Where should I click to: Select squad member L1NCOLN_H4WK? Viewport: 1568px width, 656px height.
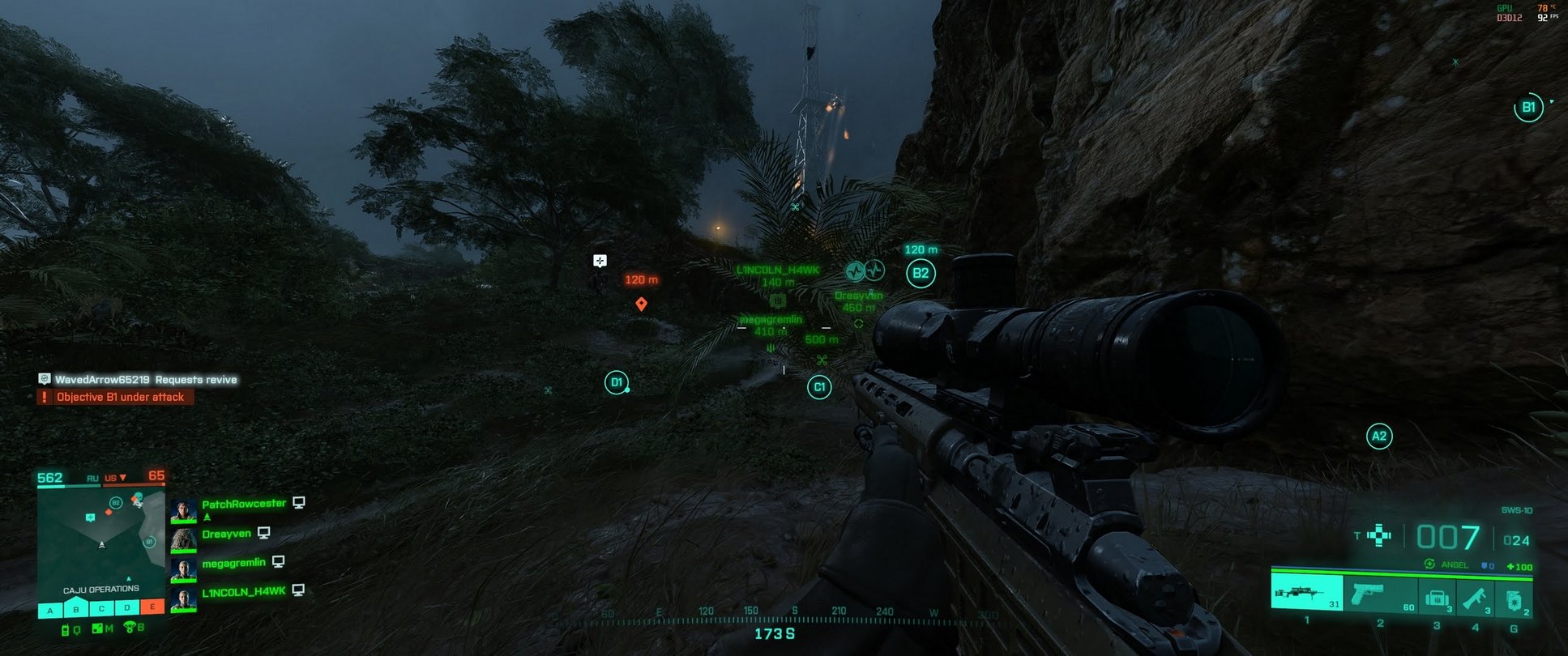click(x=243, y=591)
